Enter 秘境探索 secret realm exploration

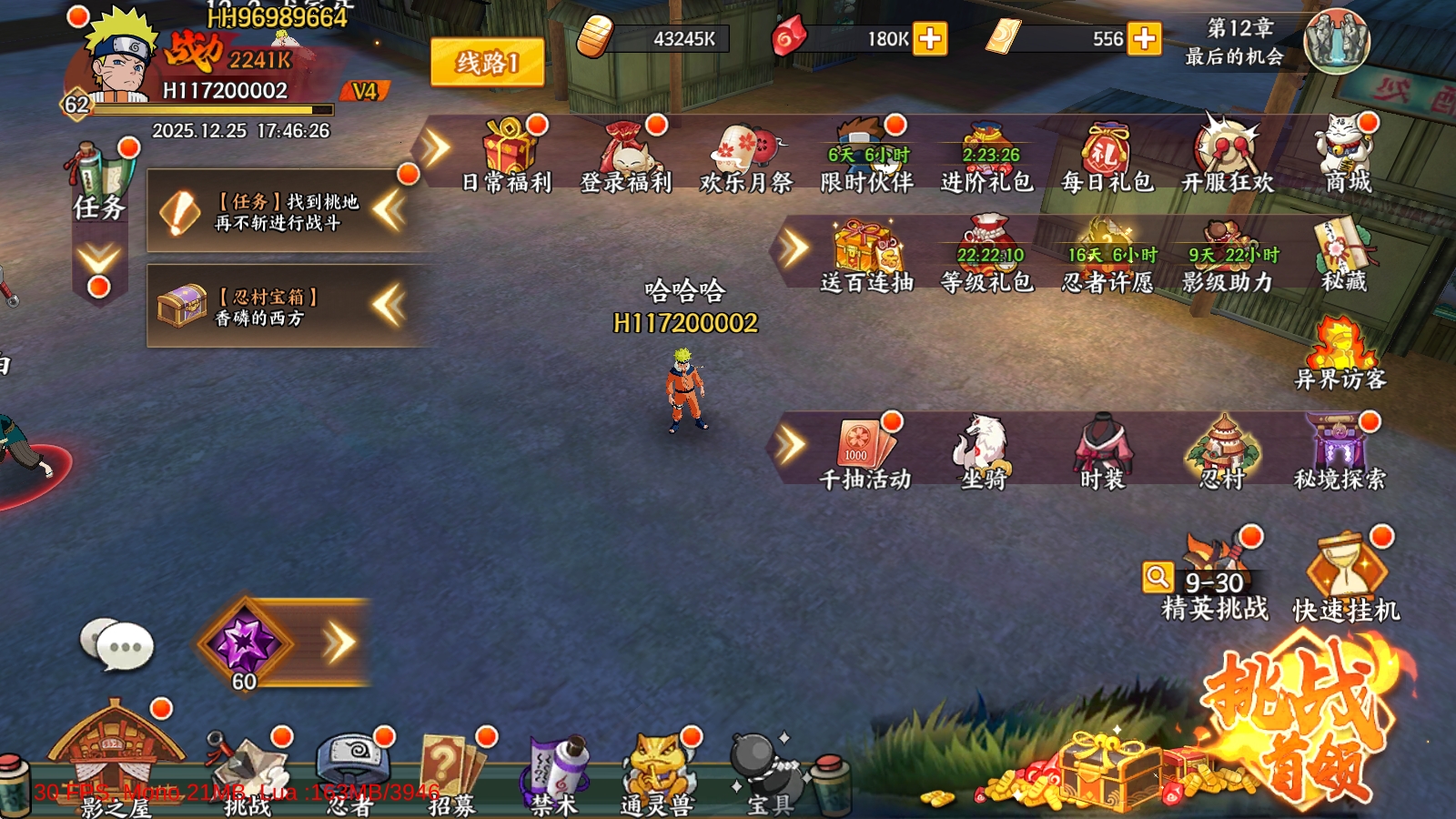(1340, 450)
